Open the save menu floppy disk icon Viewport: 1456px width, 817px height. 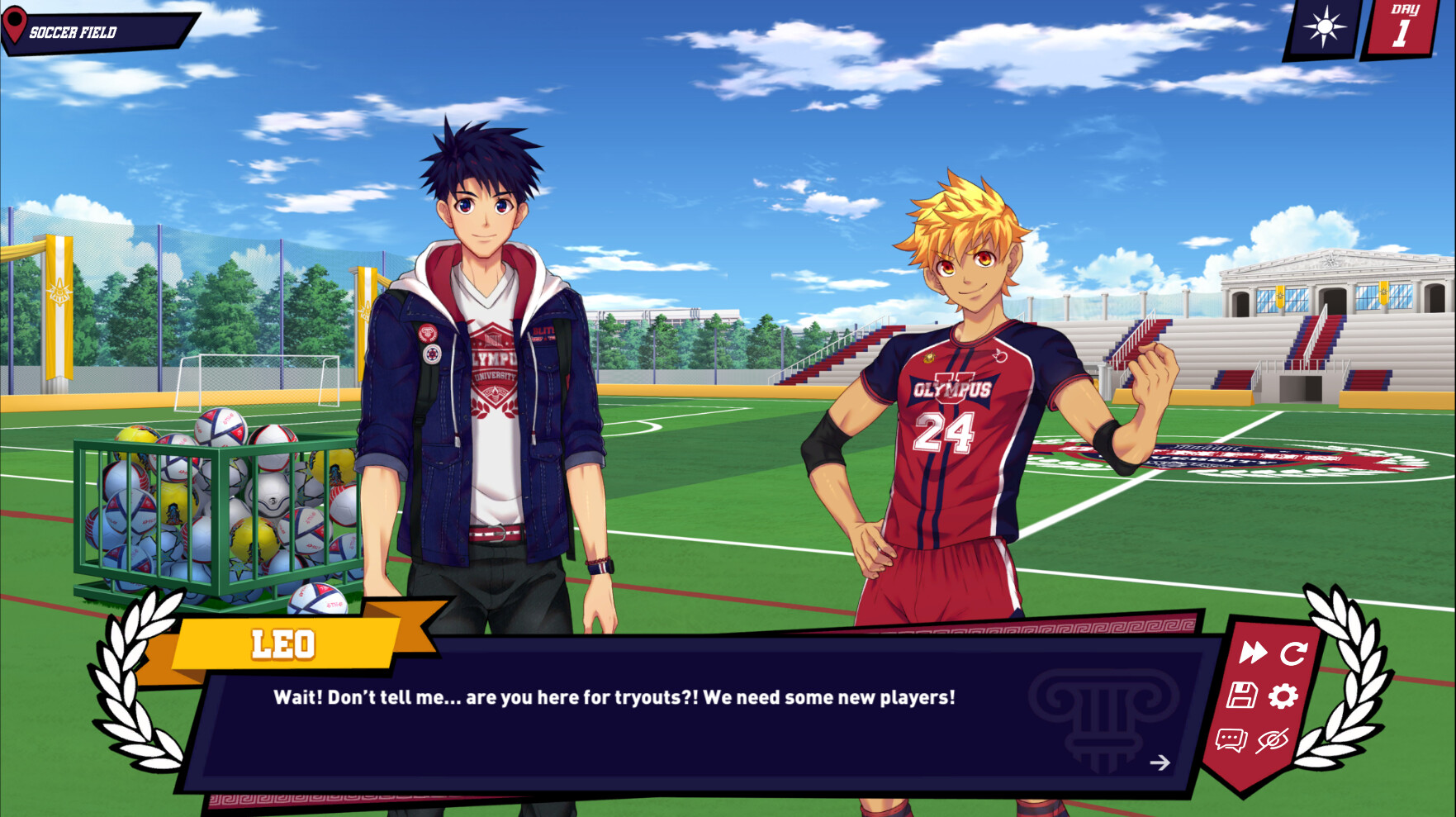[1241, 696]
